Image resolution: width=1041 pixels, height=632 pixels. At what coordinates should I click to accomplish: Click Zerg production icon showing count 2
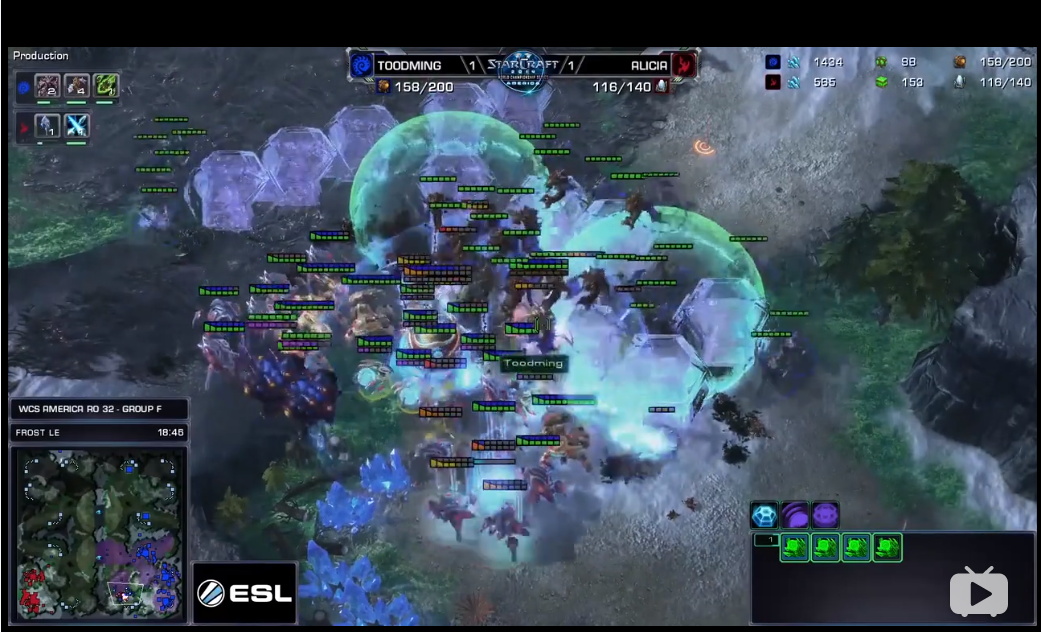coord(47,87)
